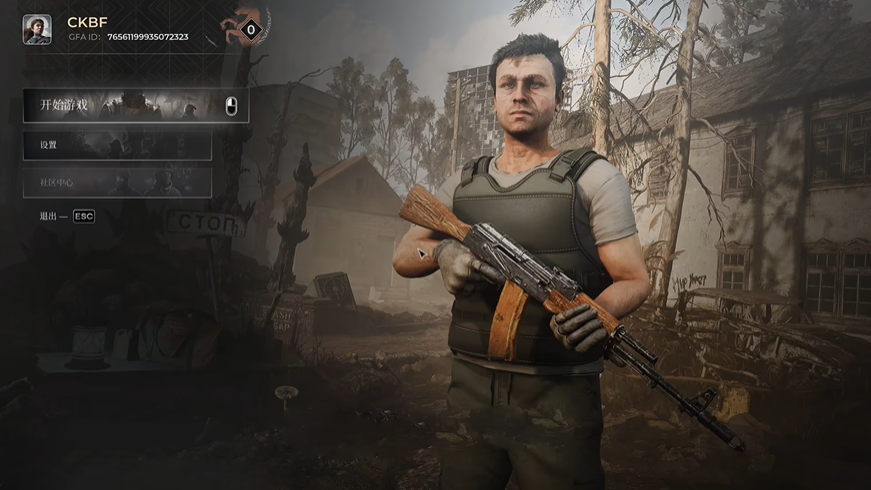Open the 设置 settings menu
This screenshot has width=871, height=490.
point(117,146)
